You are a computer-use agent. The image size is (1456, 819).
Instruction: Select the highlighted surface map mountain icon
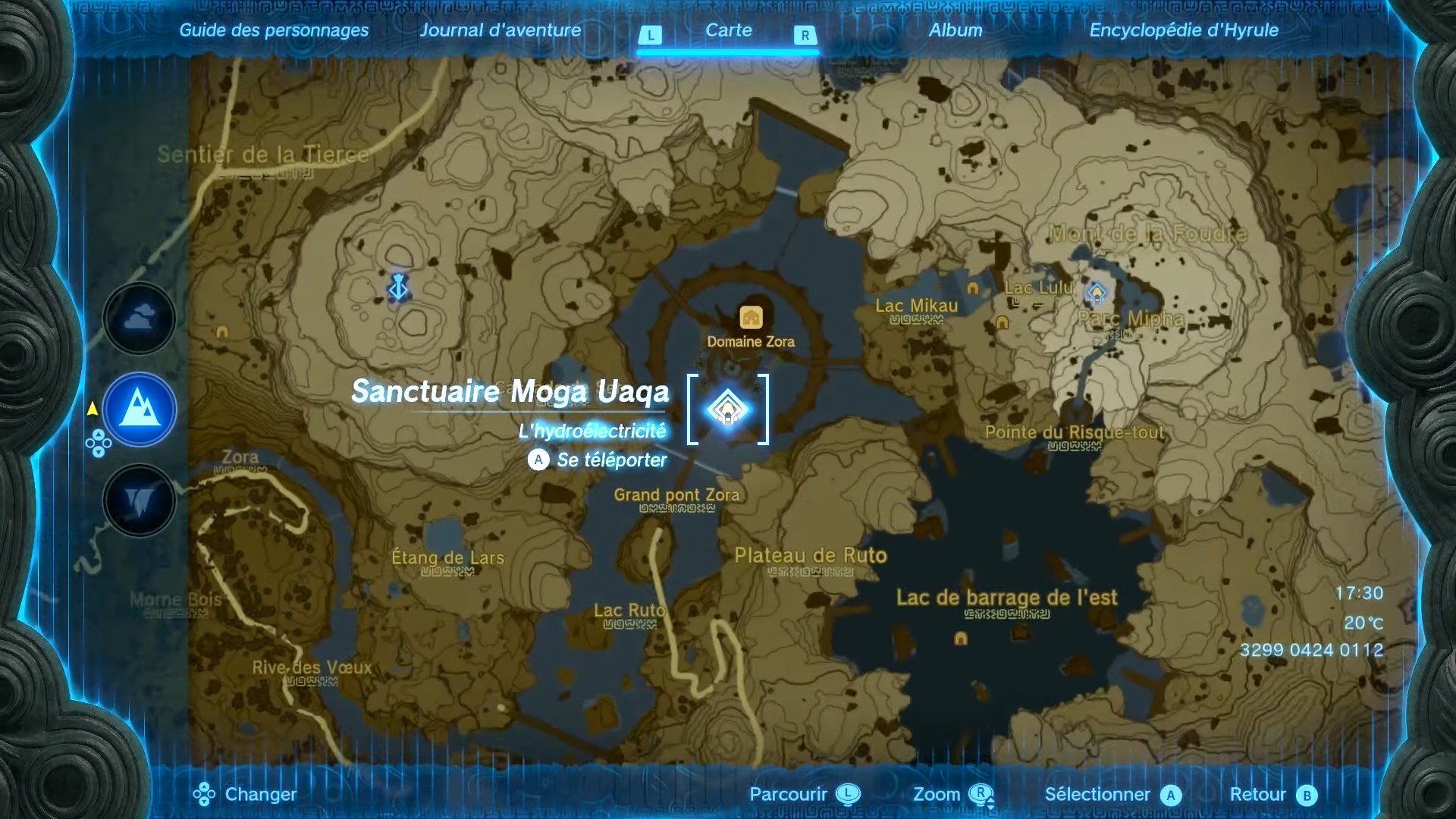tap(139, 409)
